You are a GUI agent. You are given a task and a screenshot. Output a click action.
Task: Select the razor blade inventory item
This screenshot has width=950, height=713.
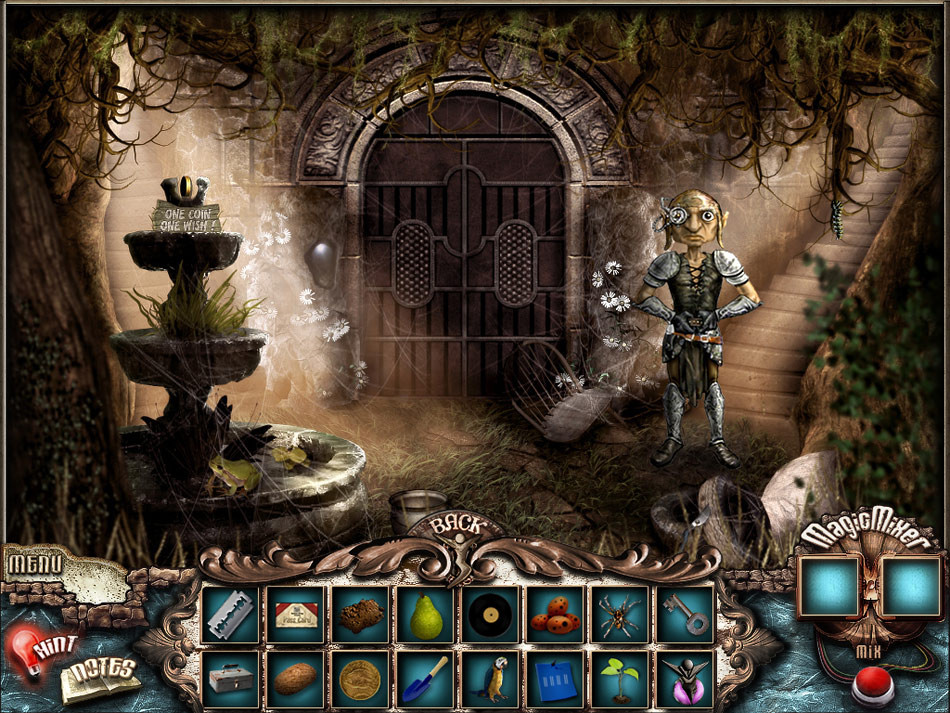pyautogui.click(x=230, y=614)
